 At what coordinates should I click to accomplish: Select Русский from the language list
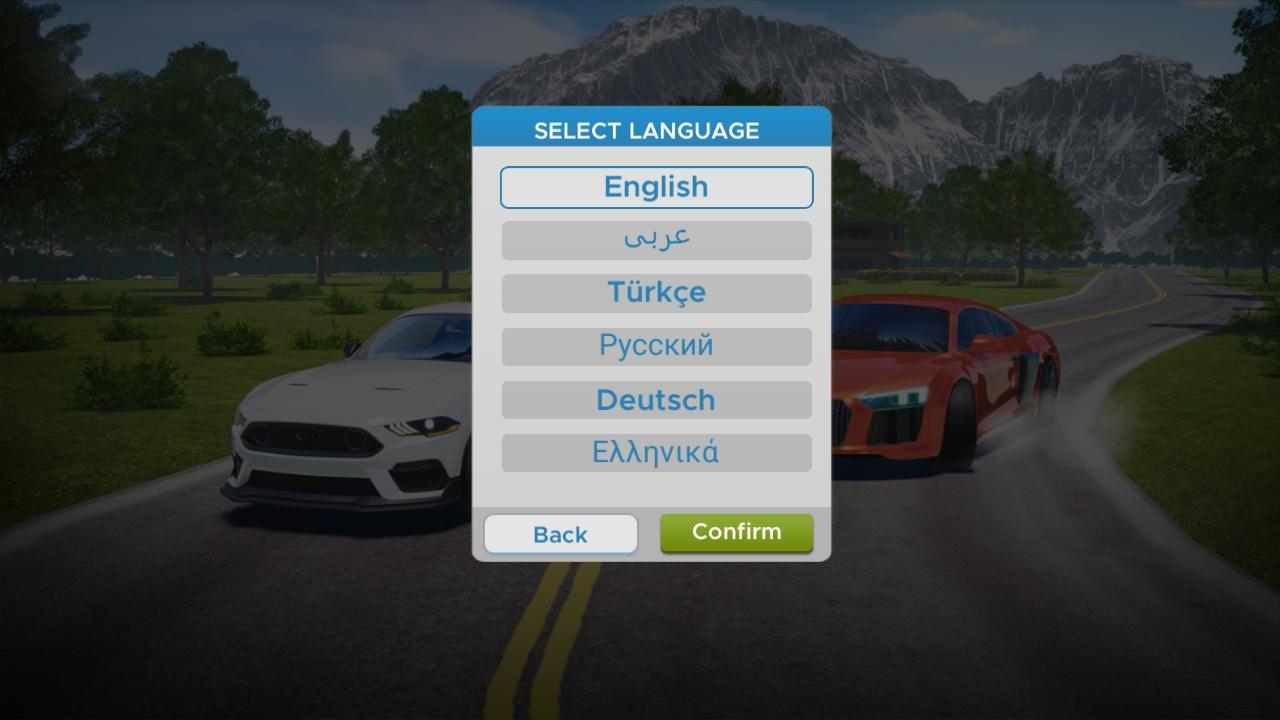pos(656,346)
